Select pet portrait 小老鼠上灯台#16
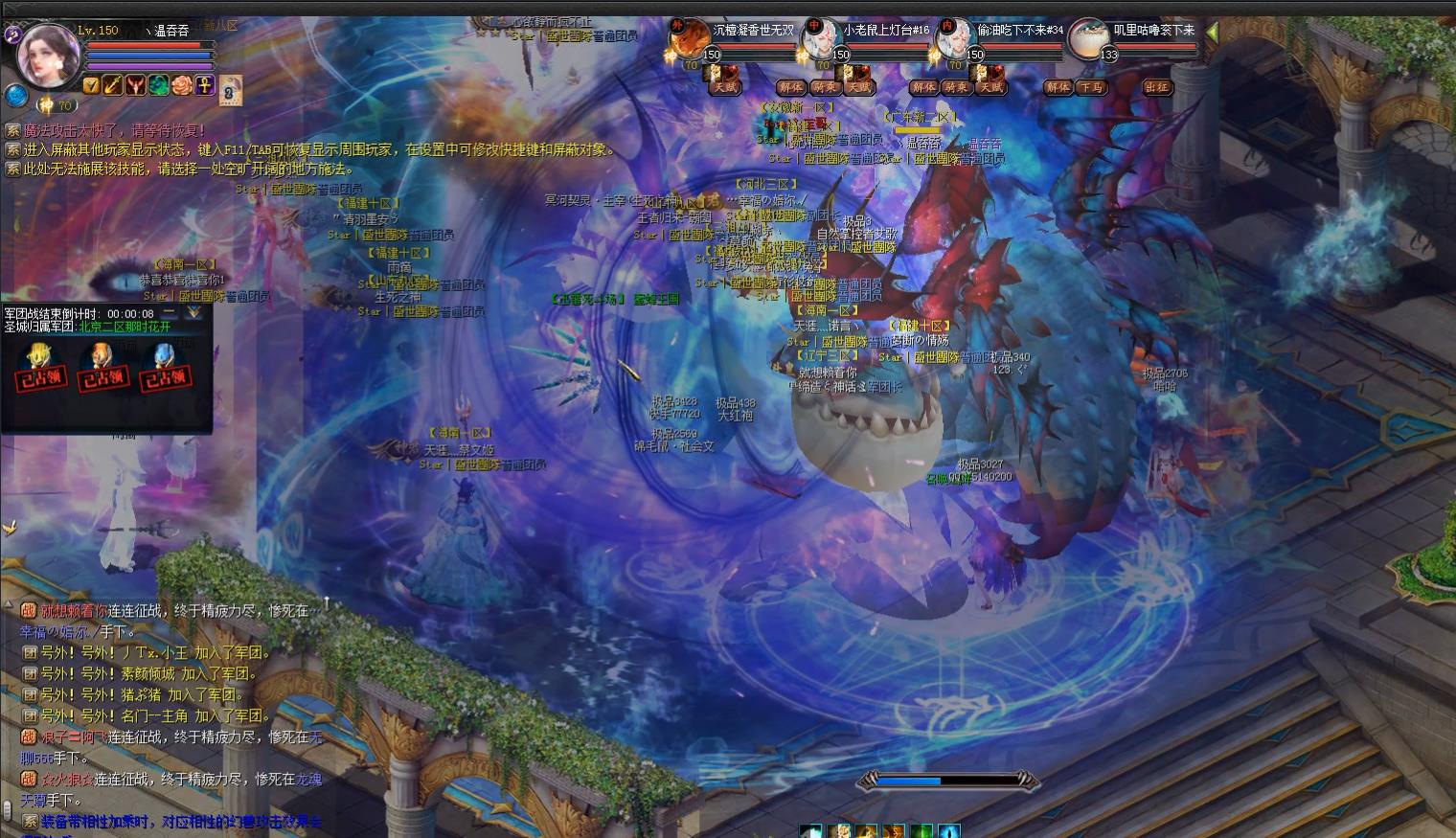Screen dimensions: 1456x838 coord(820,40)
